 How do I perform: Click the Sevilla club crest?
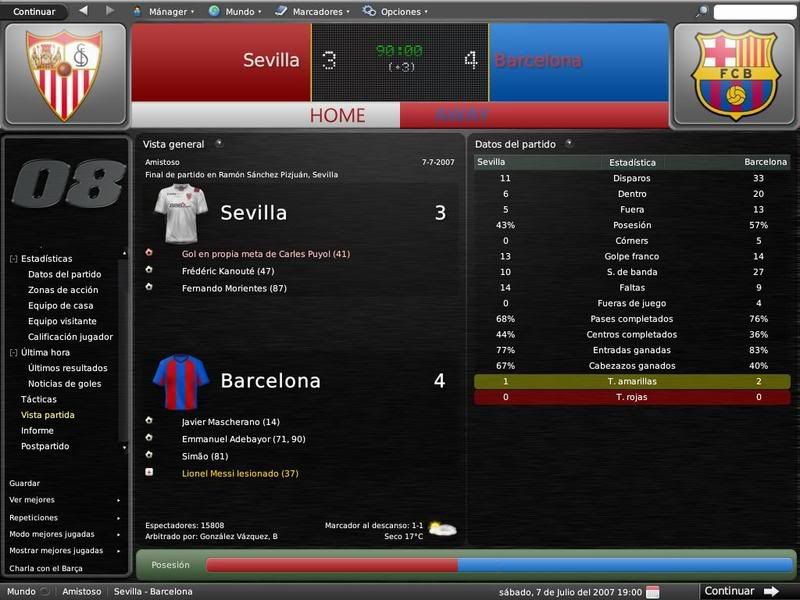(x=65, y=75)
